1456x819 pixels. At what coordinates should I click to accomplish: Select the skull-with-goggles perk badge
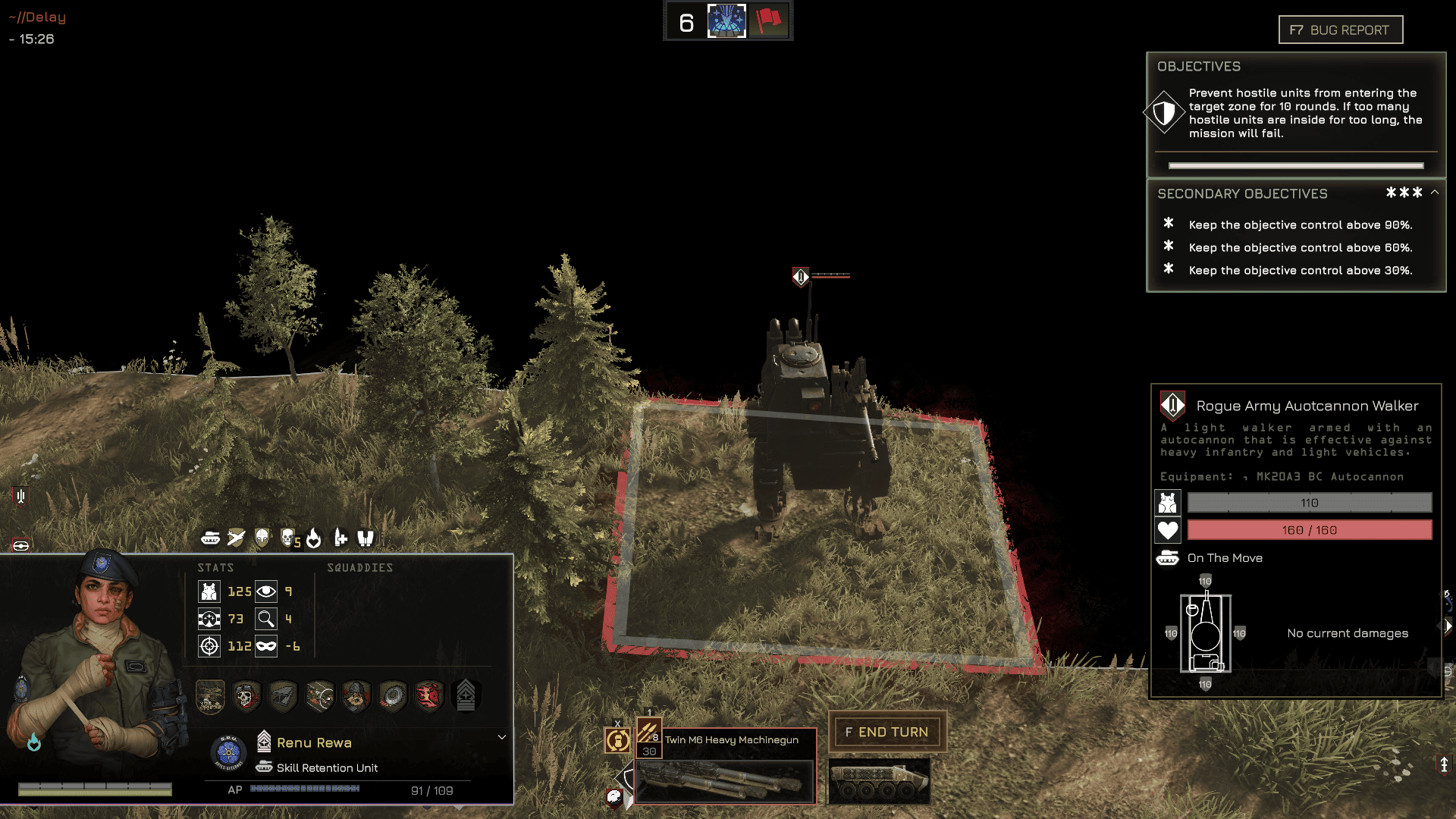point(246,696)
